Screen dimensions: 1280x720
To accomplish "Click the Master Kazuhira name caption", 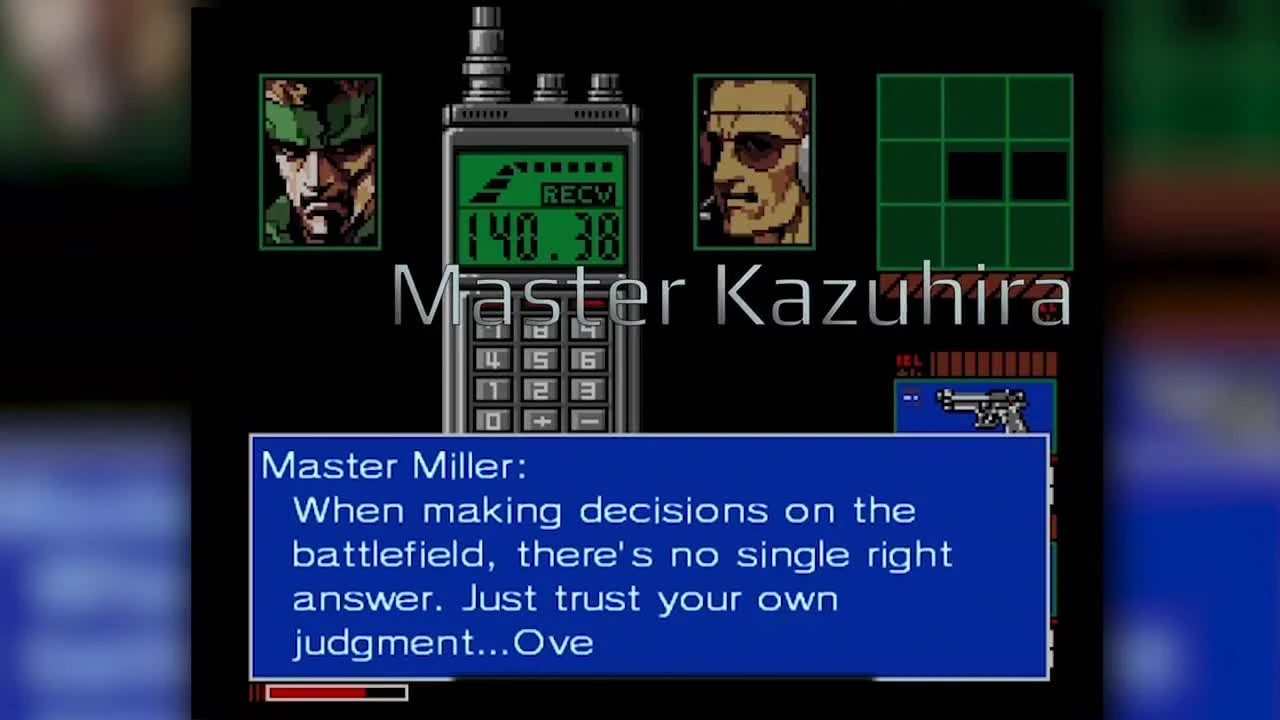I will (735, 295).
